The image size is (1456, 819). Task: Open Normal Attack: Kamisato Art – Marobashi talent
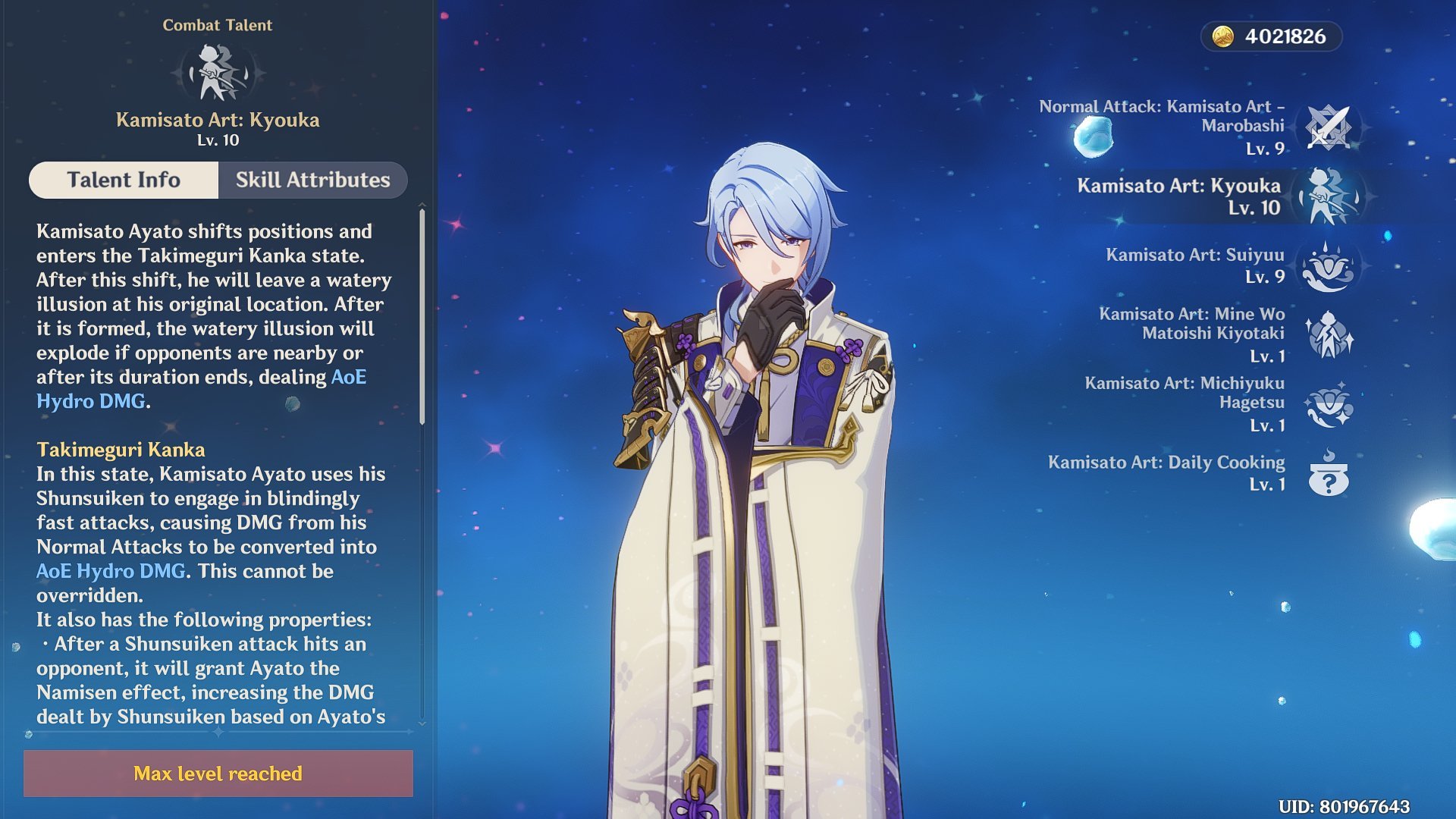click(1329, 127)
